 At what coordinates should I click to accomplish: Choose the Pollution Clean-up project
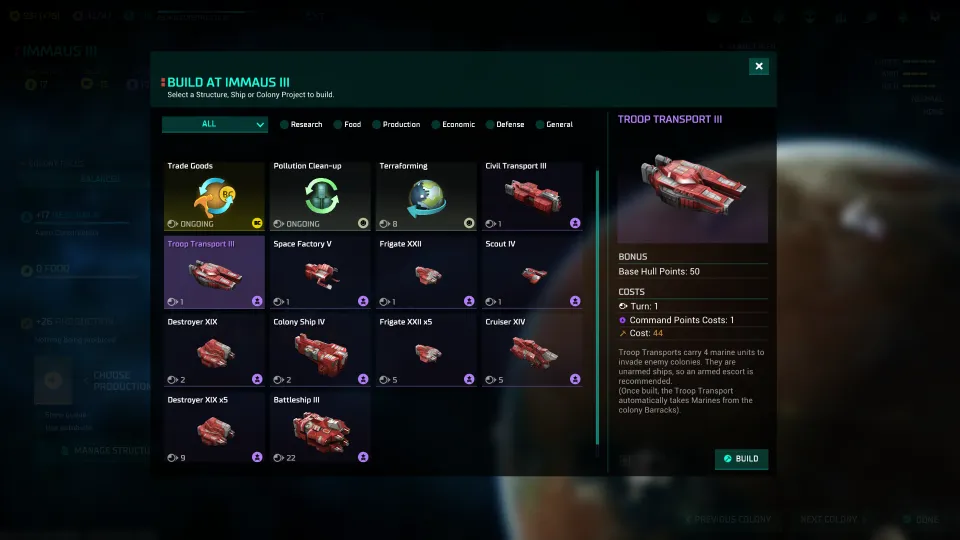point(320,196)
